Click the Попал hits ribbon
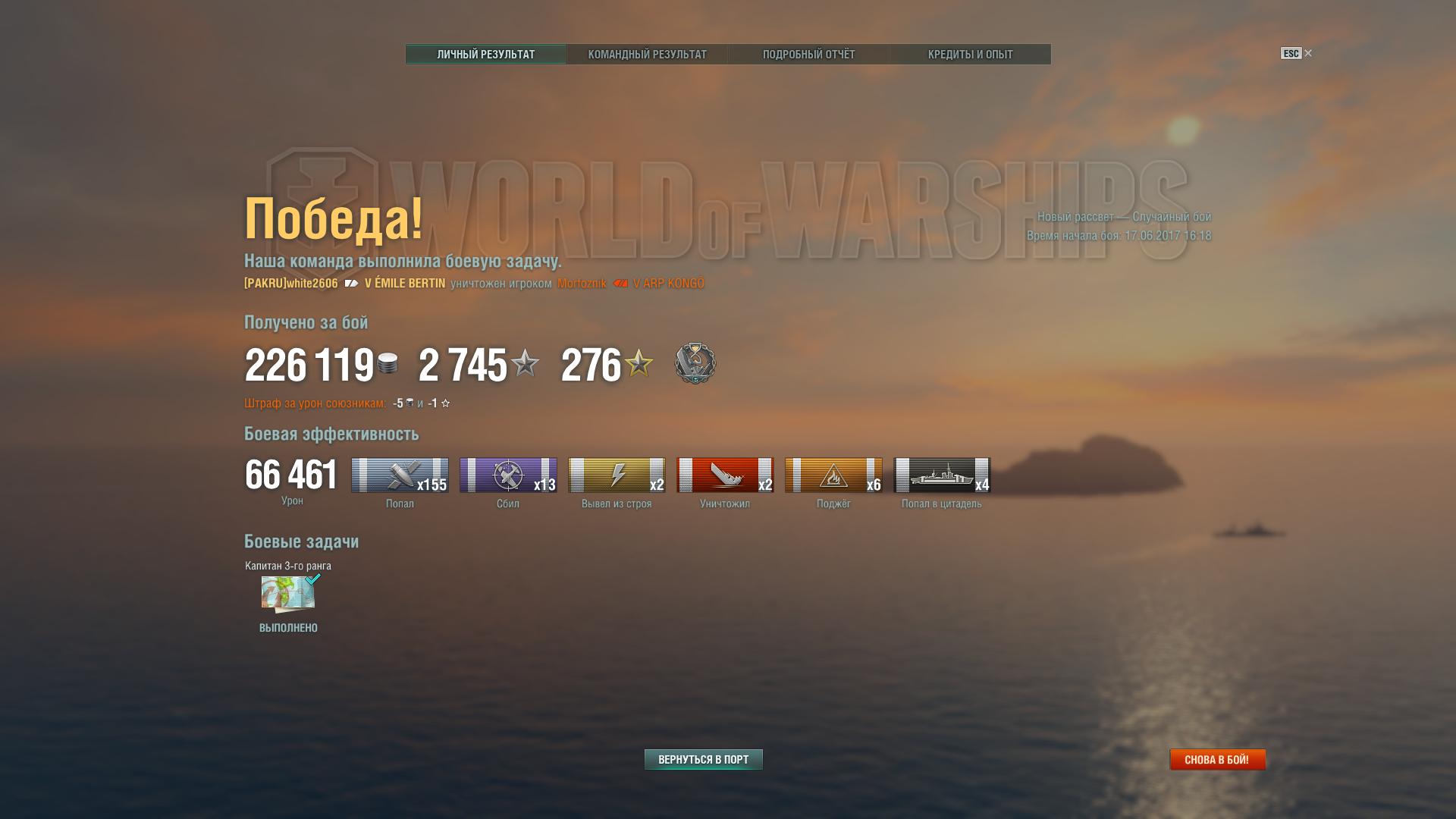 [x=400, y=475]
